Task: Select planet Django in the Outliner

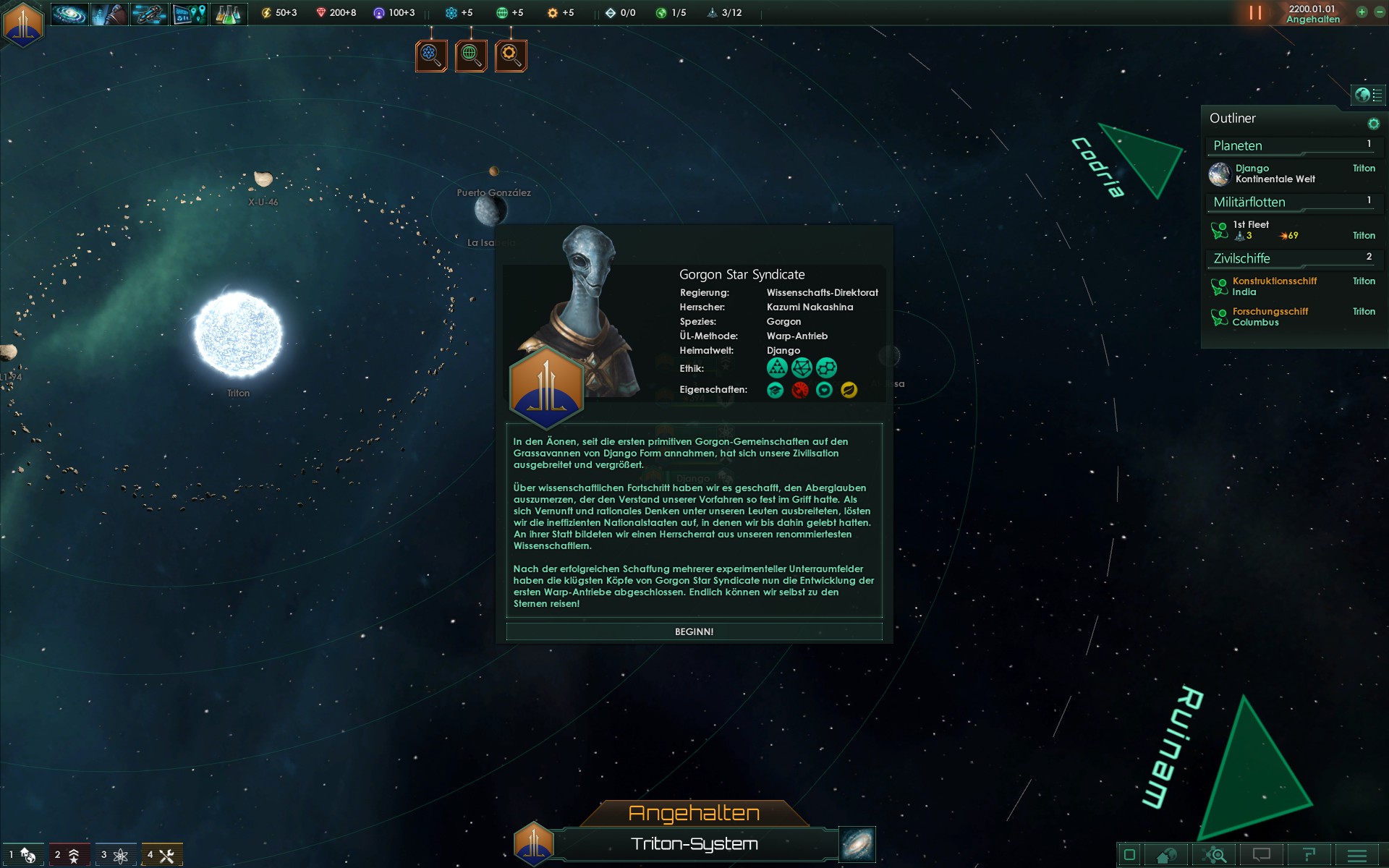Action: tap(1273, 174)
